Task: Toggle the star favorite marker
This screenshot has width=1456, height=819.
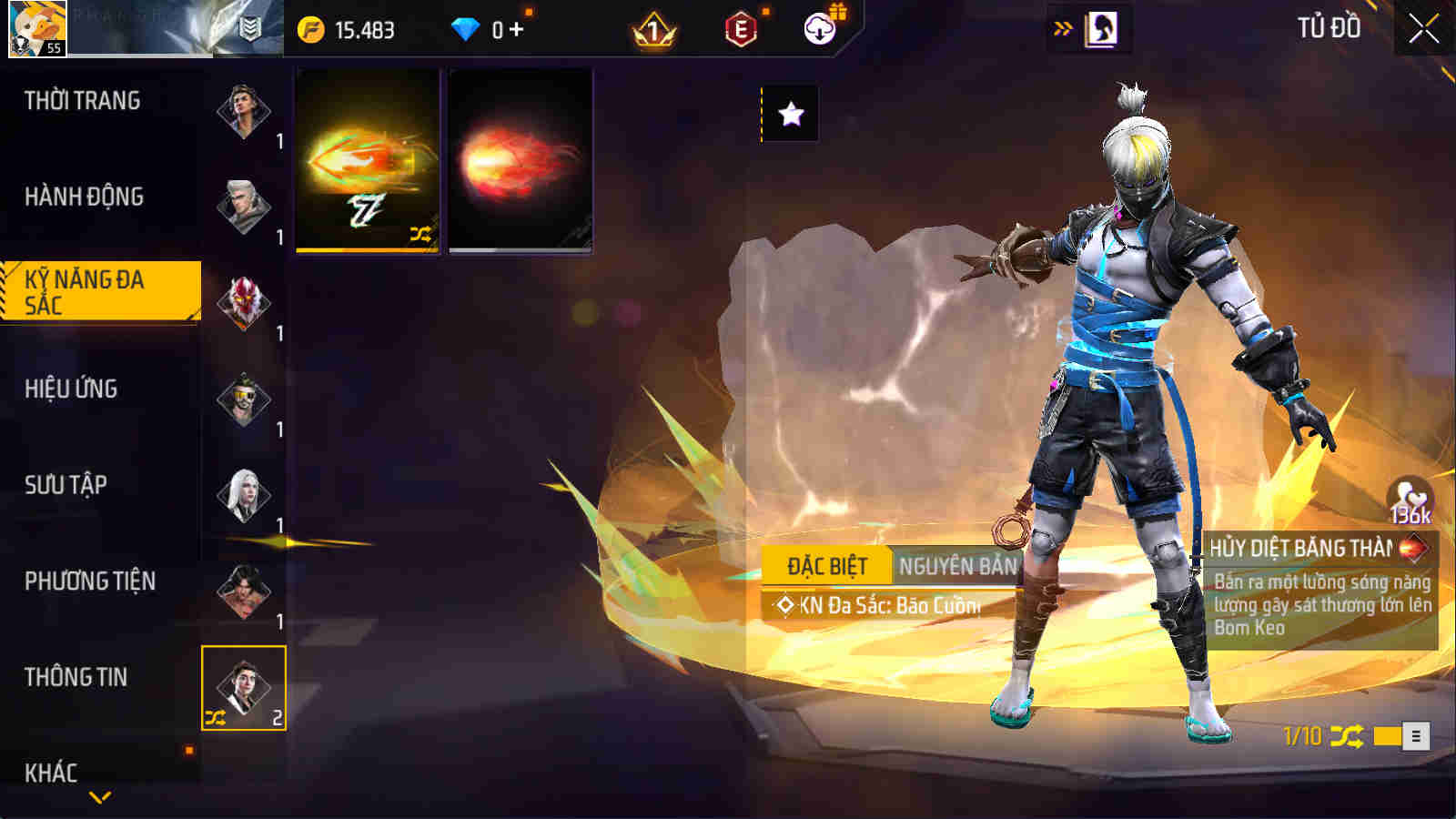Action: tap(791, 113)
